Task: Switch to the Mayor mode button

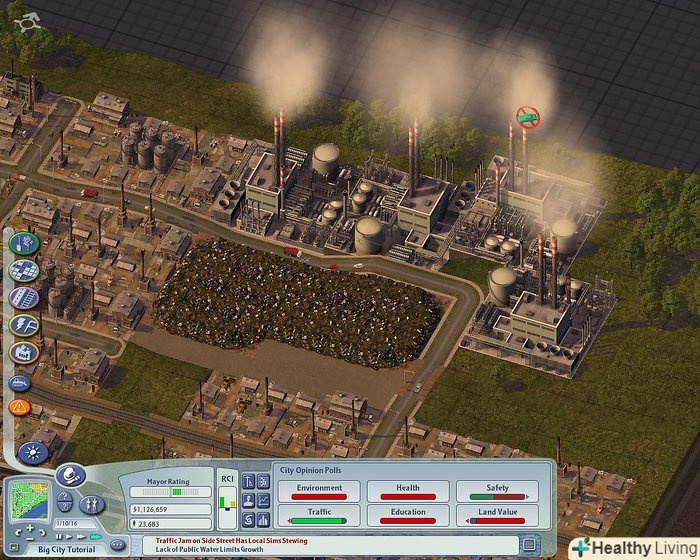Action: pos(69,477)
